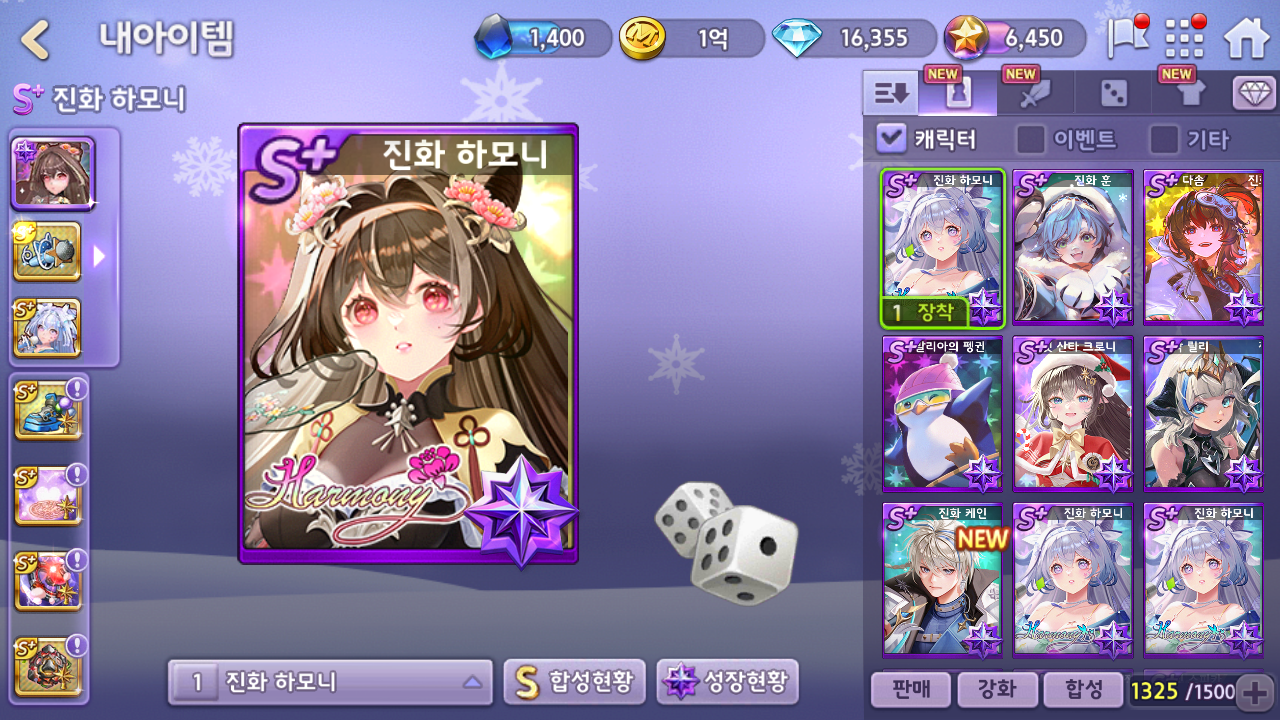View the 성장현황 growth status

[727, 683]
